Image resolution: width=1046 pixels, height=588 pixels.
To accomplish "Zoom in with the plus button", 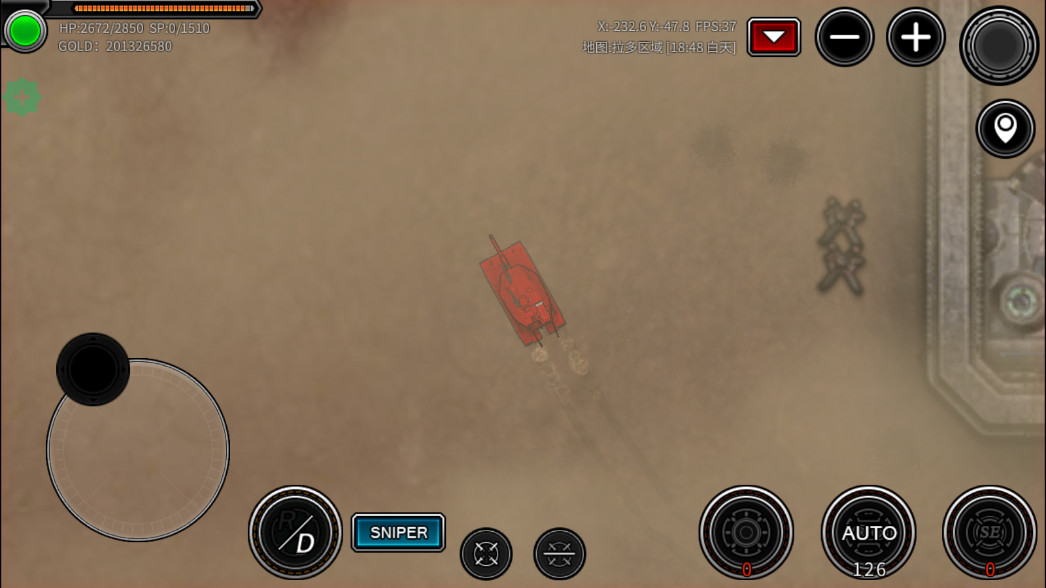I will (915, 38).
